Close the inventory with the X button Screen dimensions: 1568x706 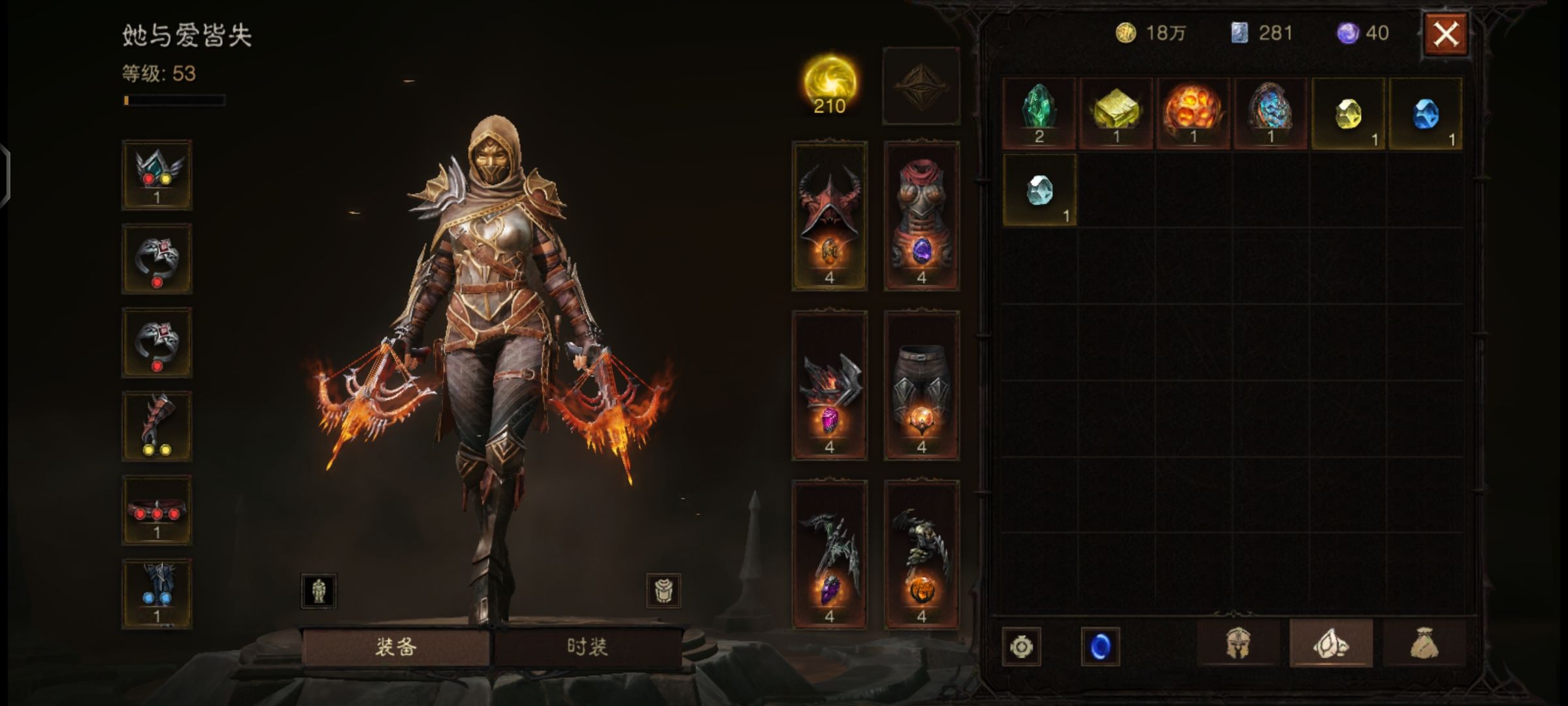click(x=1445, y=34)
